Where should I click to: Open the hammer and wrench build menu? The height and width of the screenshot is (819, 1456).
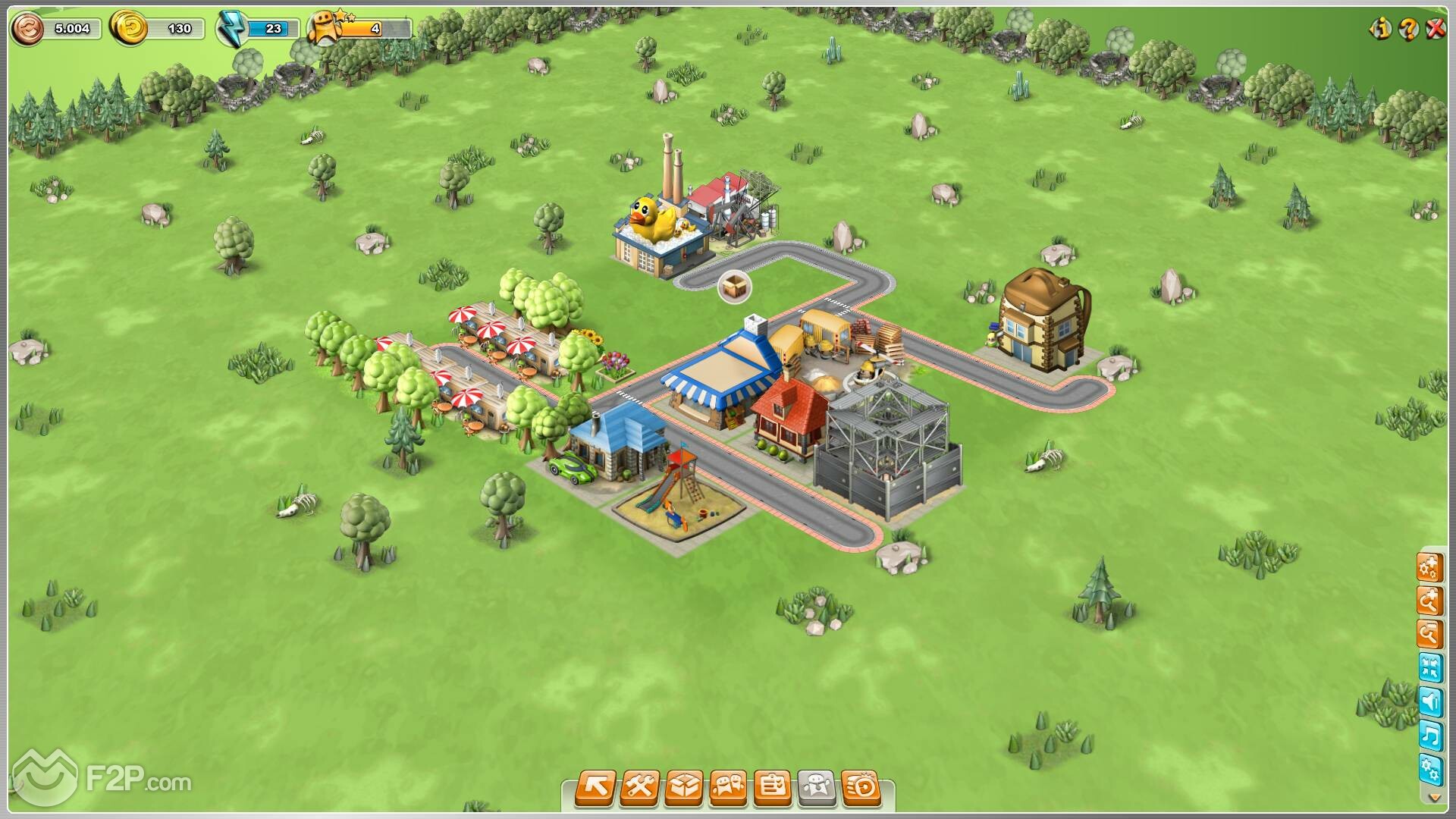pos(639,787)
